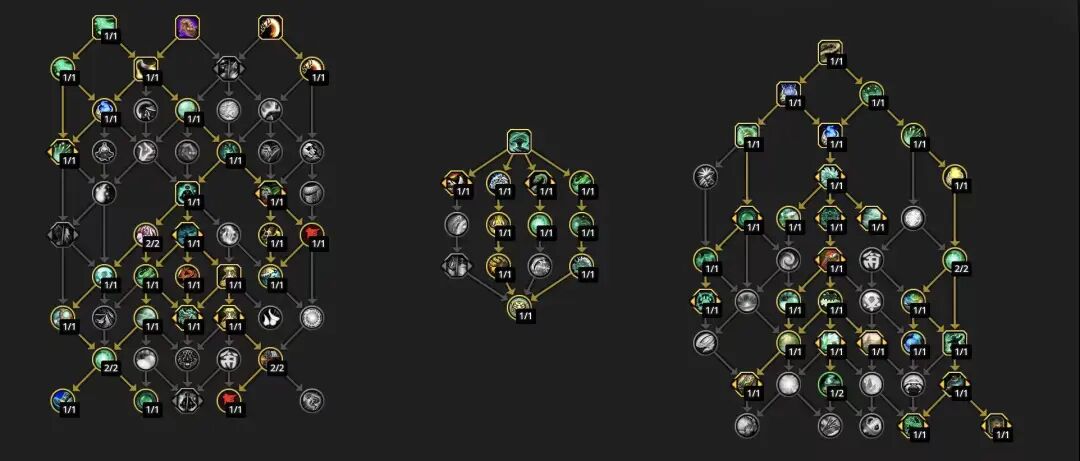
Task: Click the yellow 1/1 talent on the right tree's edge
Action: coord(954,177)
